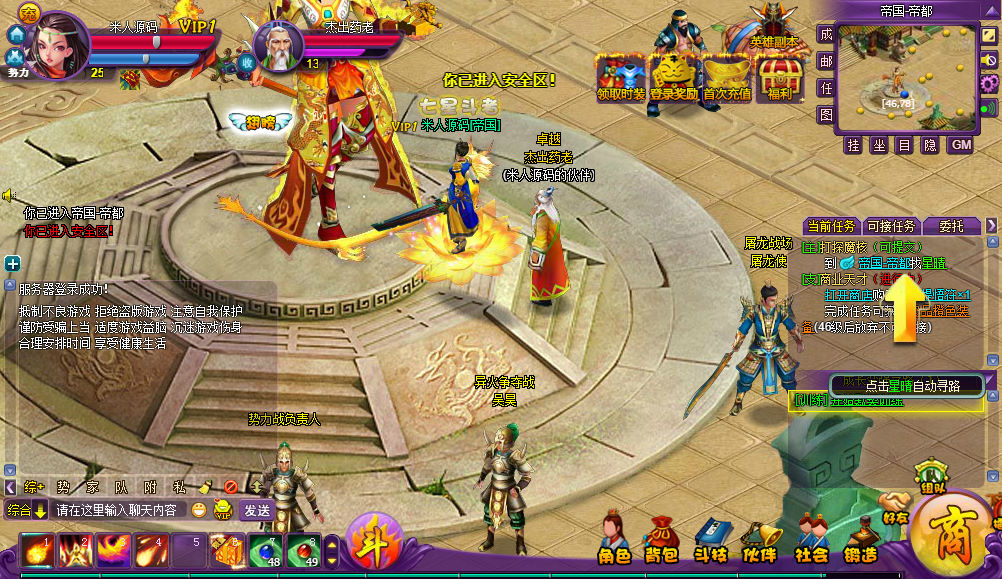Open the 登录奖励 login reward cat icon

[674, 76]
